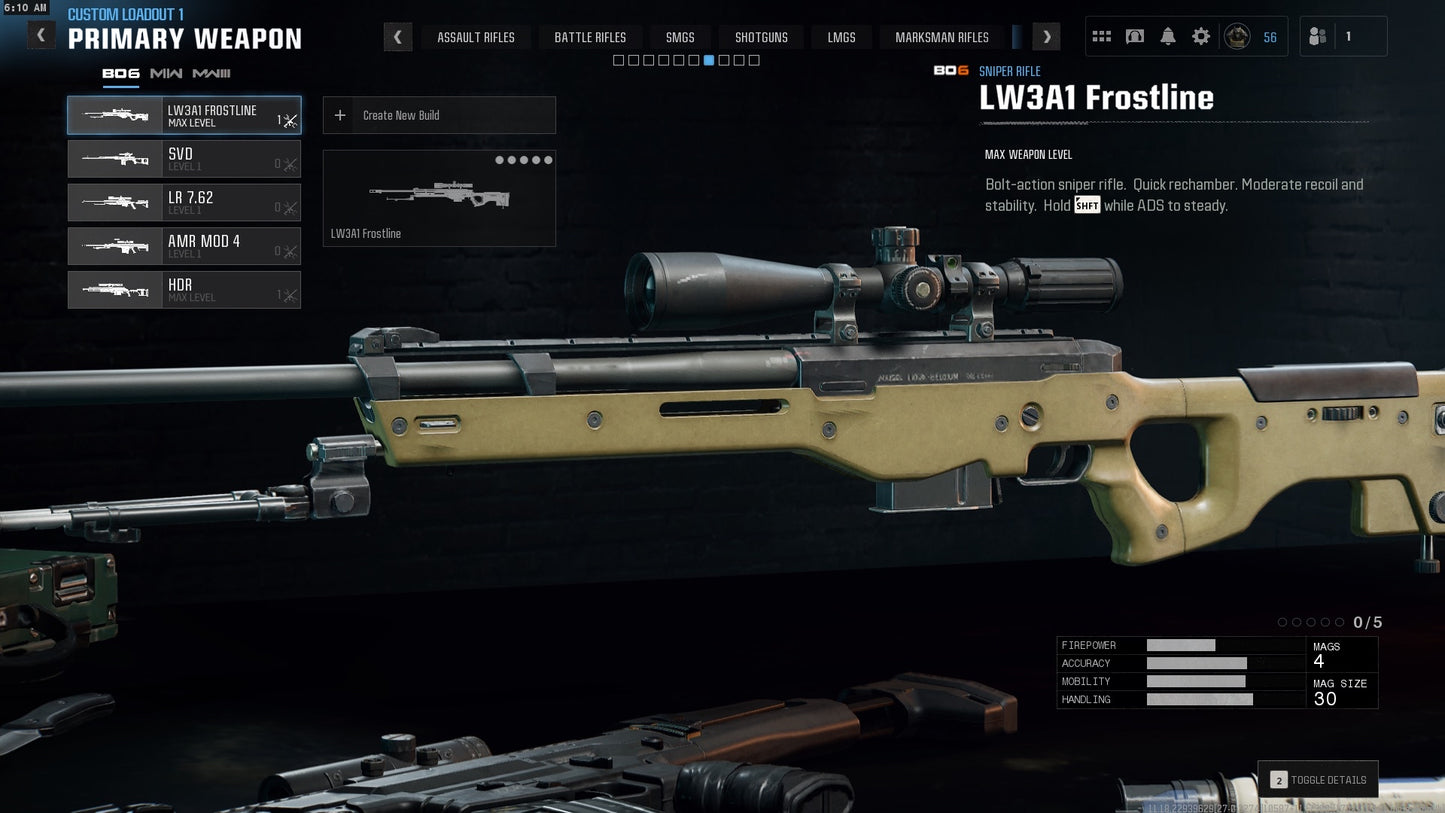The height and width of the screenshot is (813, 1445).
Task: Open the social channels headset icon
Action: point(1134,35)
